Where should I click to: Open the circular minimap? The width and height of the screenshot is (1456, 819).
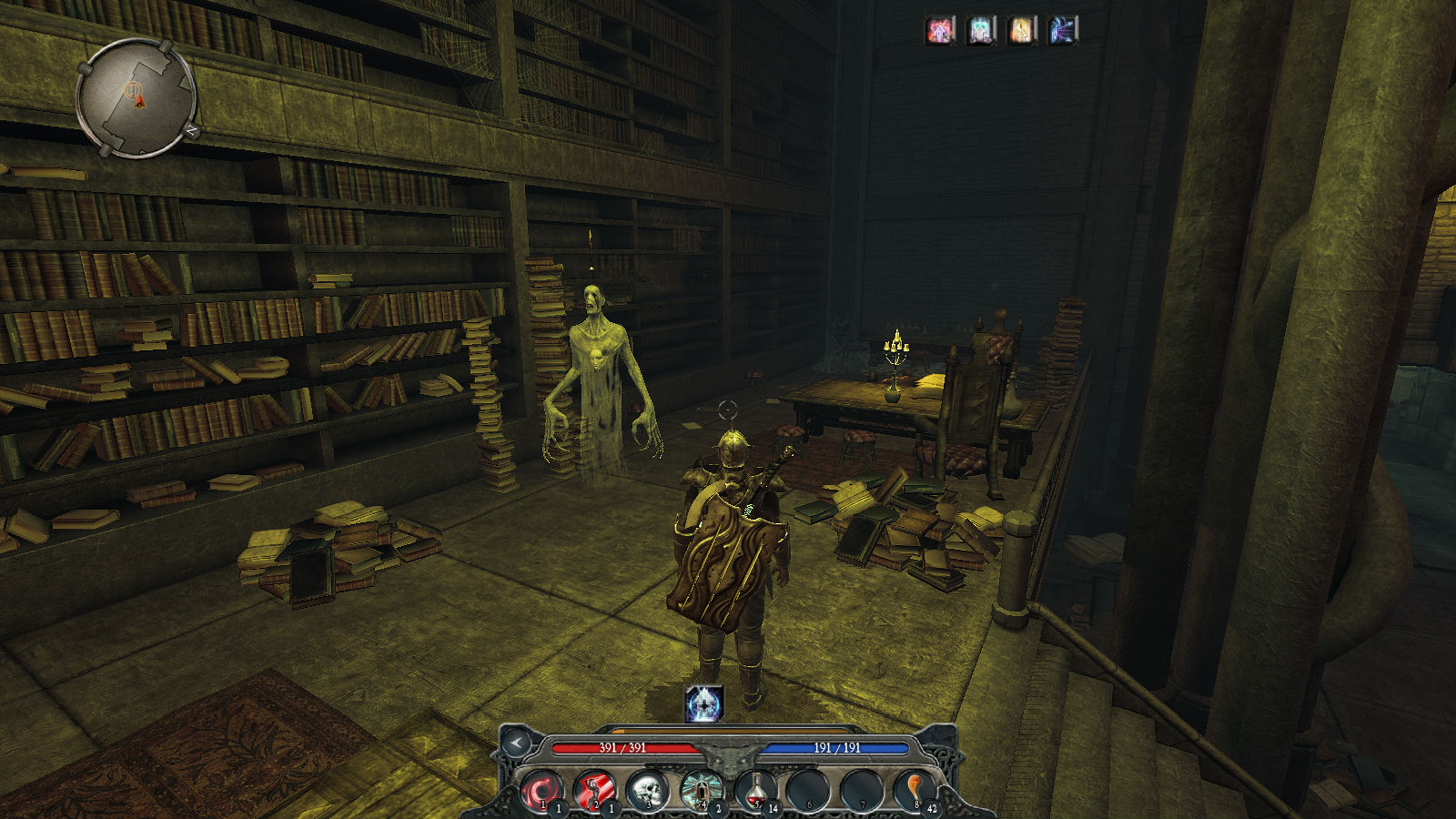136,98
